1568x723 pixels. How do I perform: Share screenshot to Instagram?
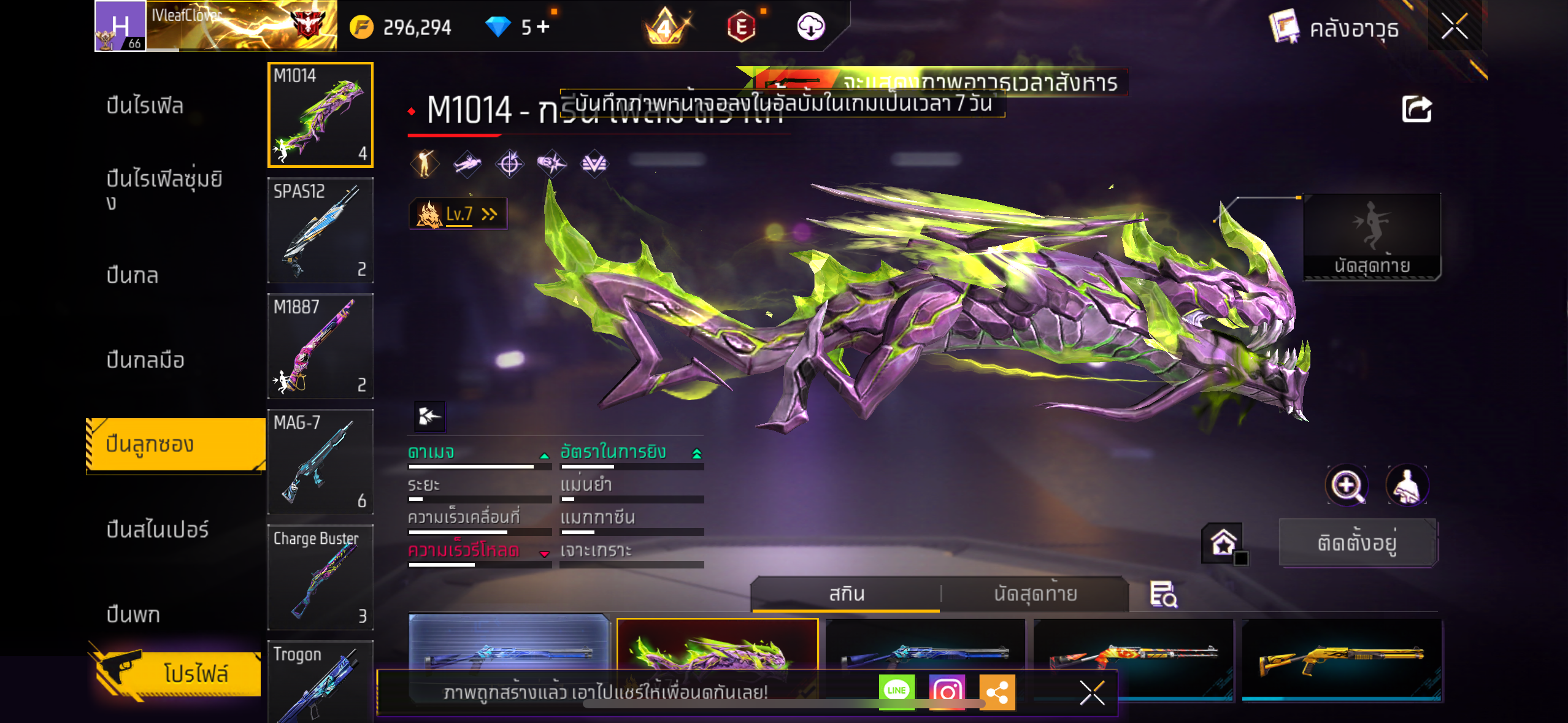pyautogui.click(x=947, y=692)
